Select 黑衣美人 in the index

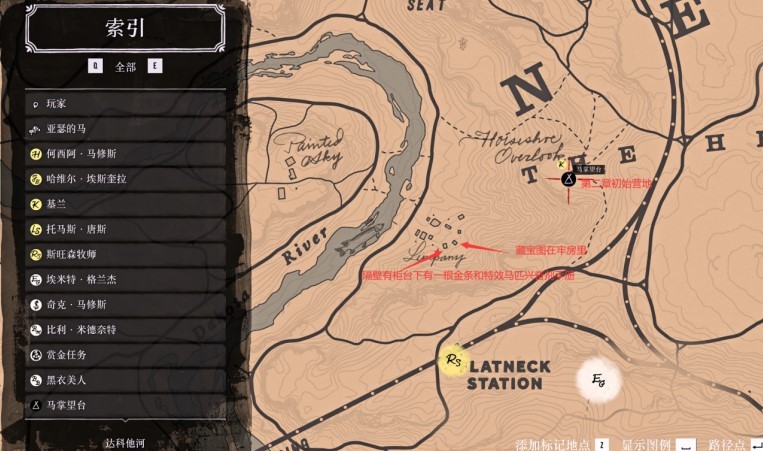(125, 380)
